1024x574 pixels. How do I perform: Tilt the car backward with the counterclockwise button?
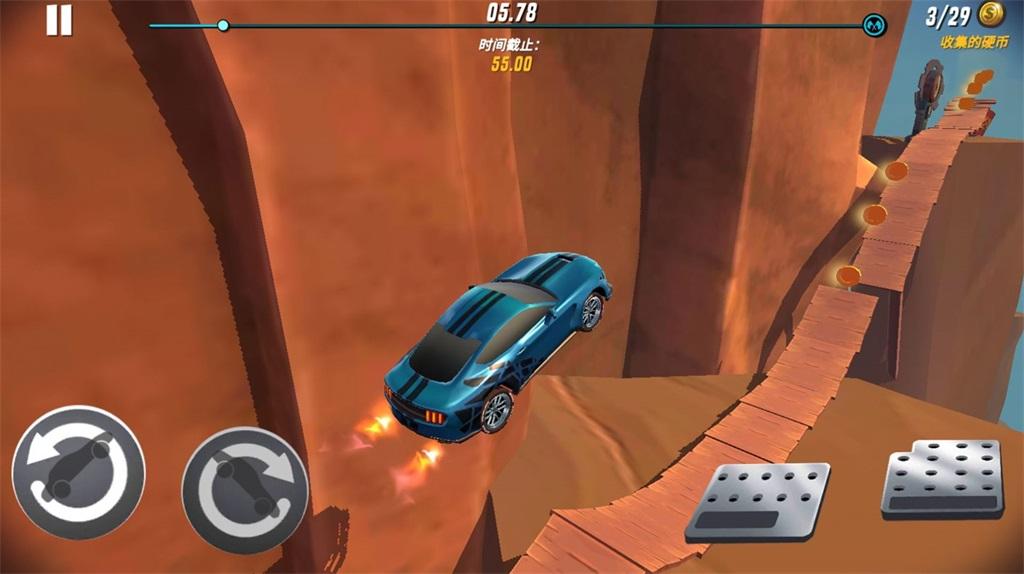tap(78, 472)
